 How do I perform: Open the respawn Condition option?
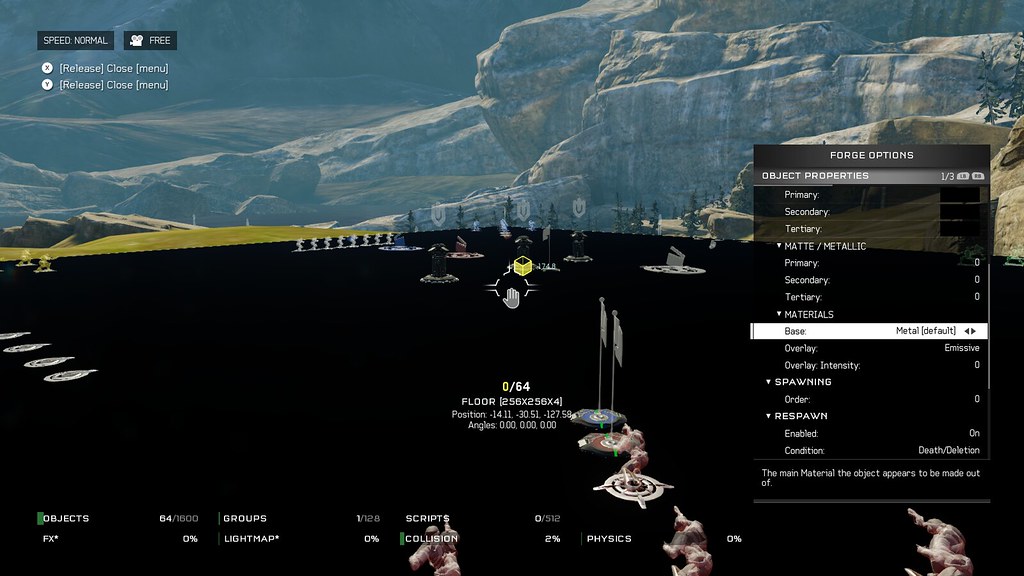pyautogui.click(x=870, y=451)
